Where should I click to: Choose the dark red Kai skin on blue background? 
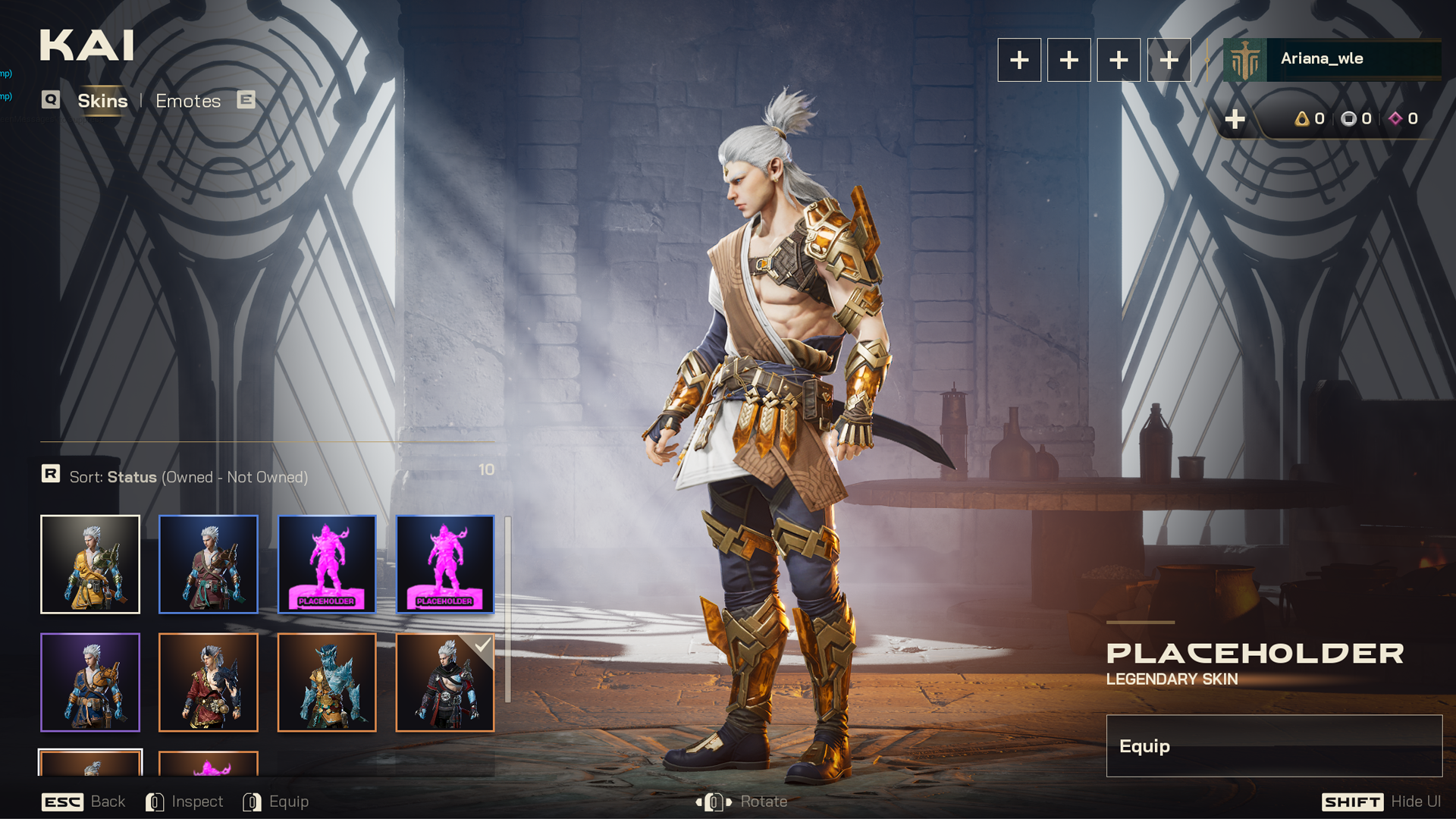pyautogui.click(x=209, y=564)
